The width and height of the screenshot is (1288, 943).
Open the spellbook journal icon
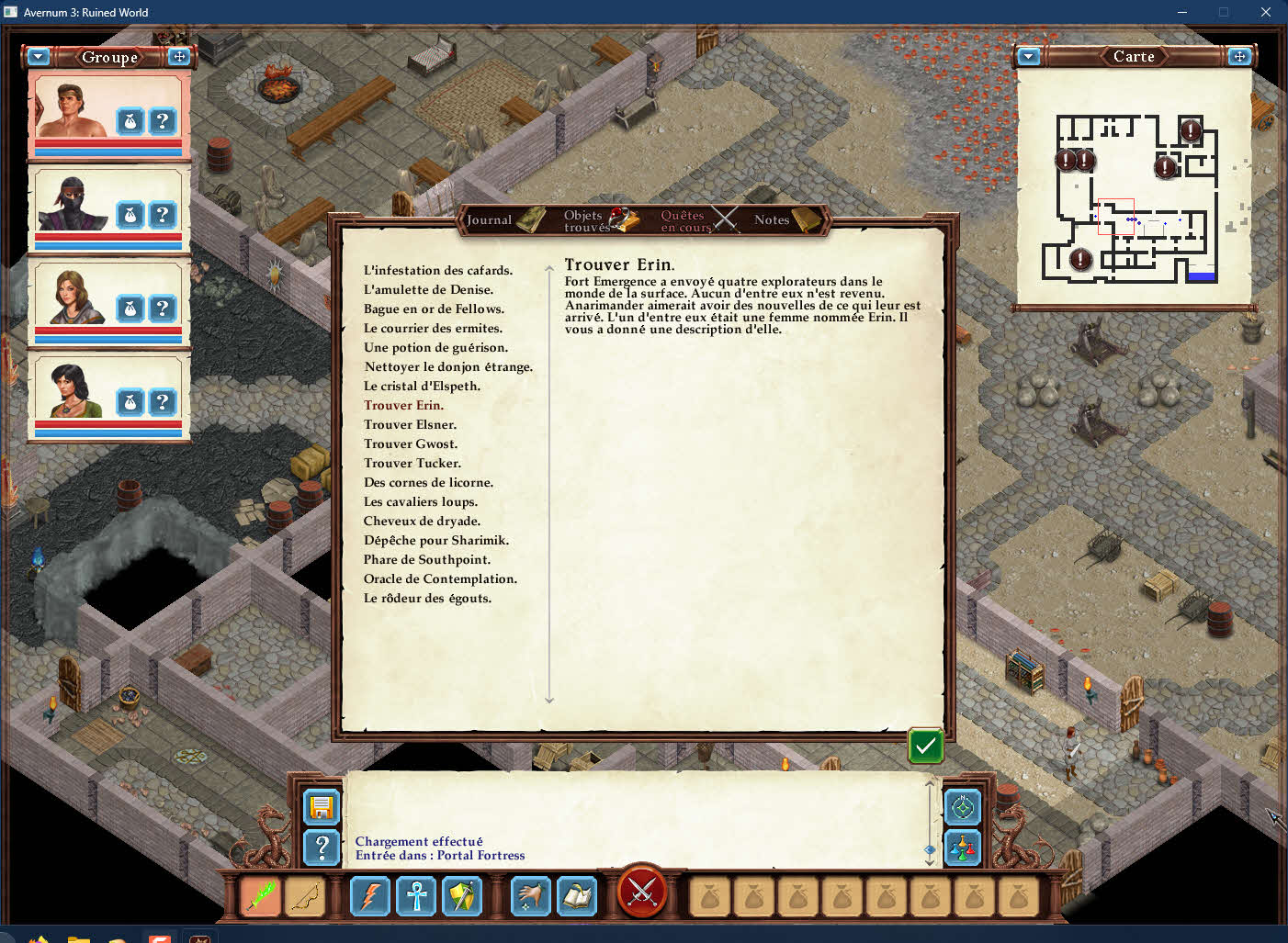[578, 896]
